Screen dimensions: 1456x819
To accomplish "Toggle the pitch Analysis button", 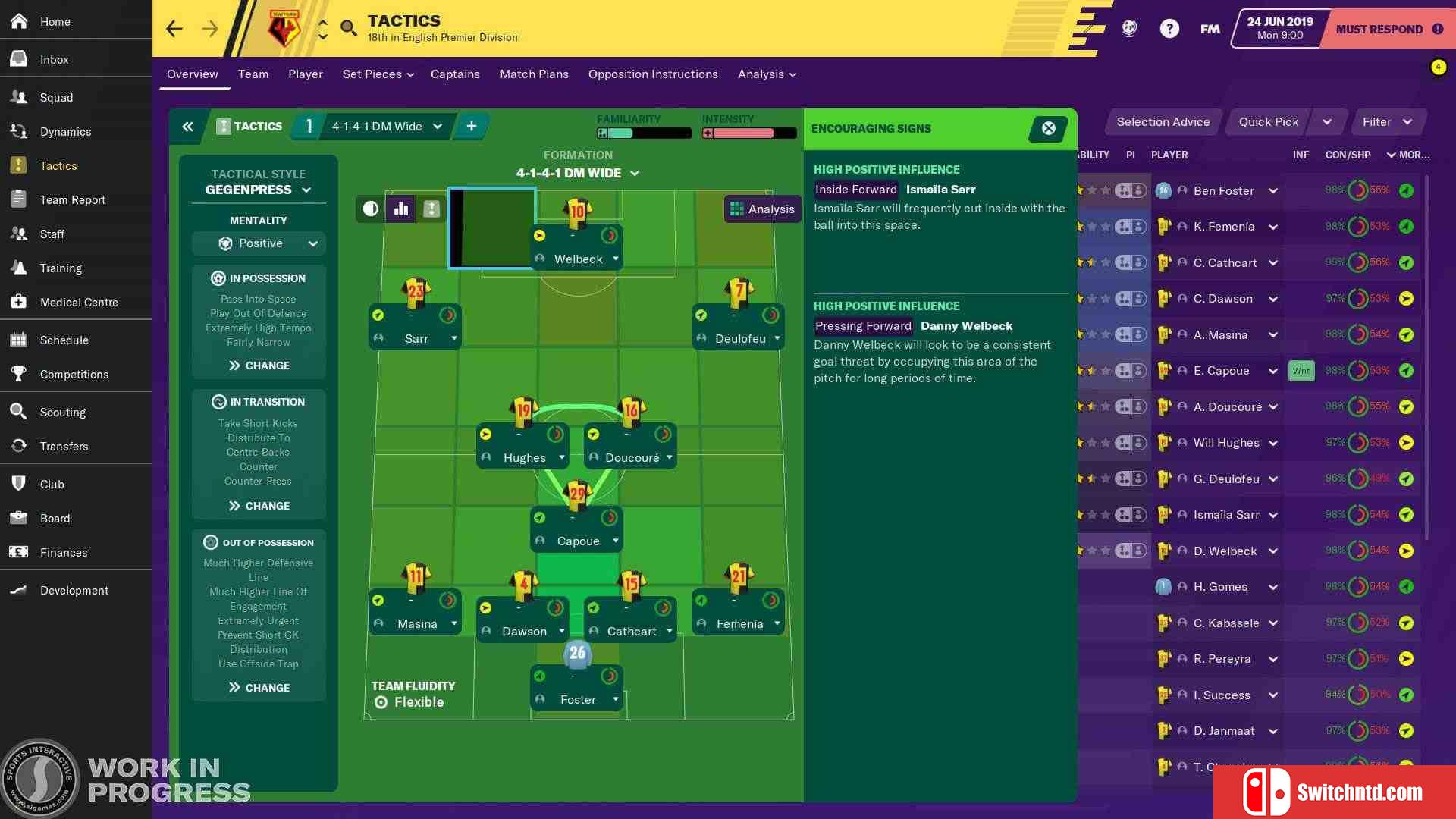I will (x=762, y=209).
